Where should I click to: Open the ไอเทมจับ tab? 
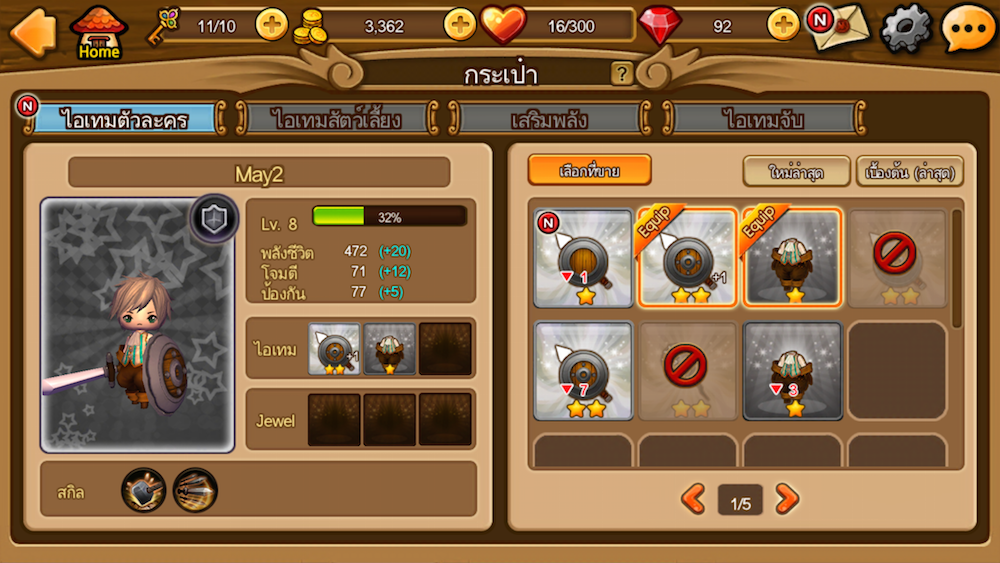tap(765, 119)
